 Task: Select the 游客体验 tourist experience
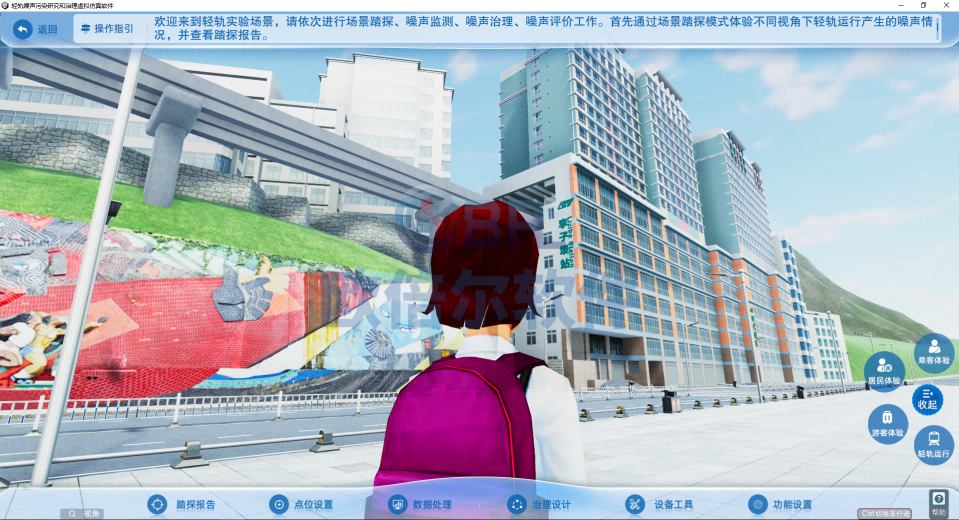[887, 424]
